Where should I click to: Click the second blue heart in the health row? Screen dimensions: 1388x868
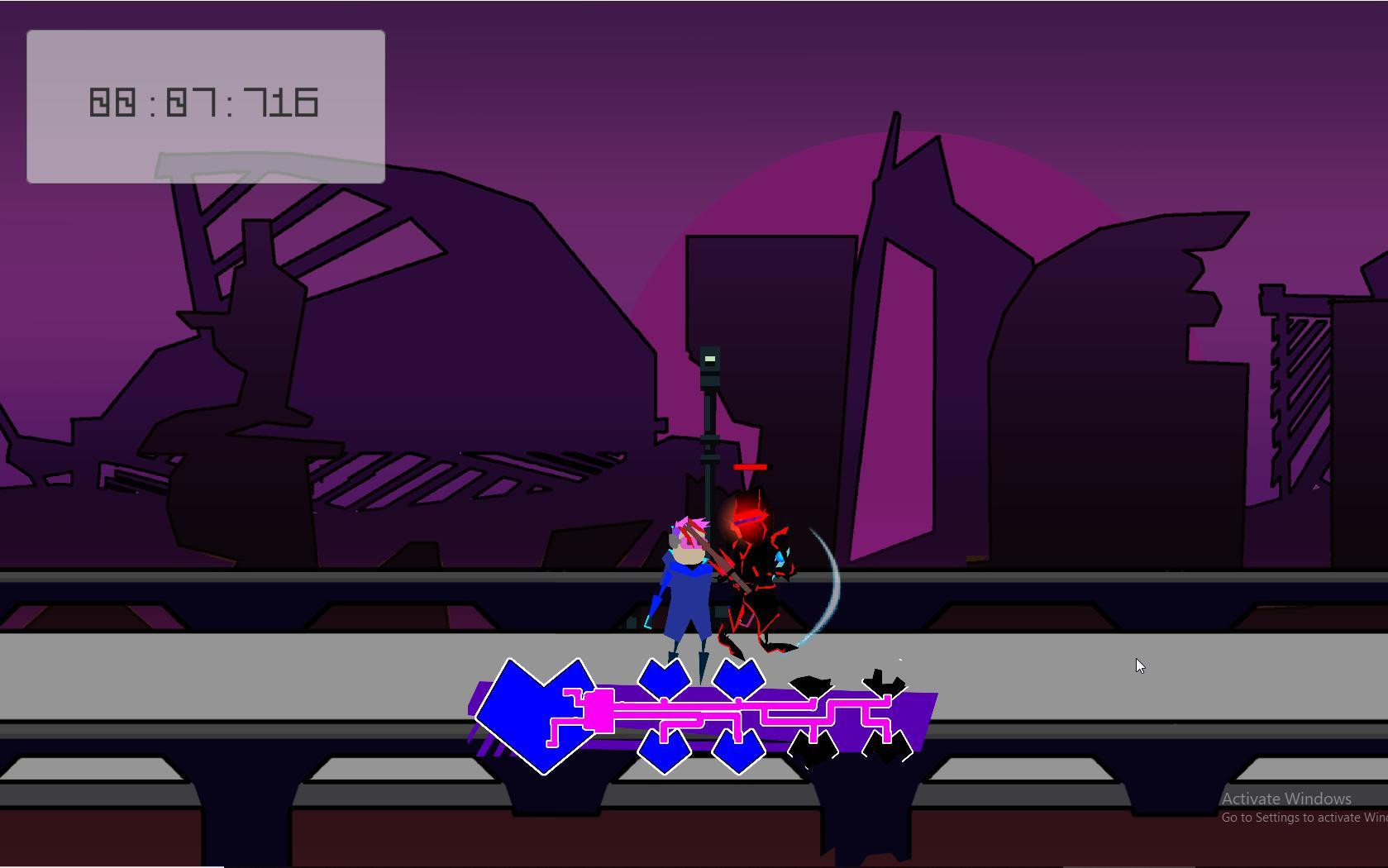pos(664,716)
